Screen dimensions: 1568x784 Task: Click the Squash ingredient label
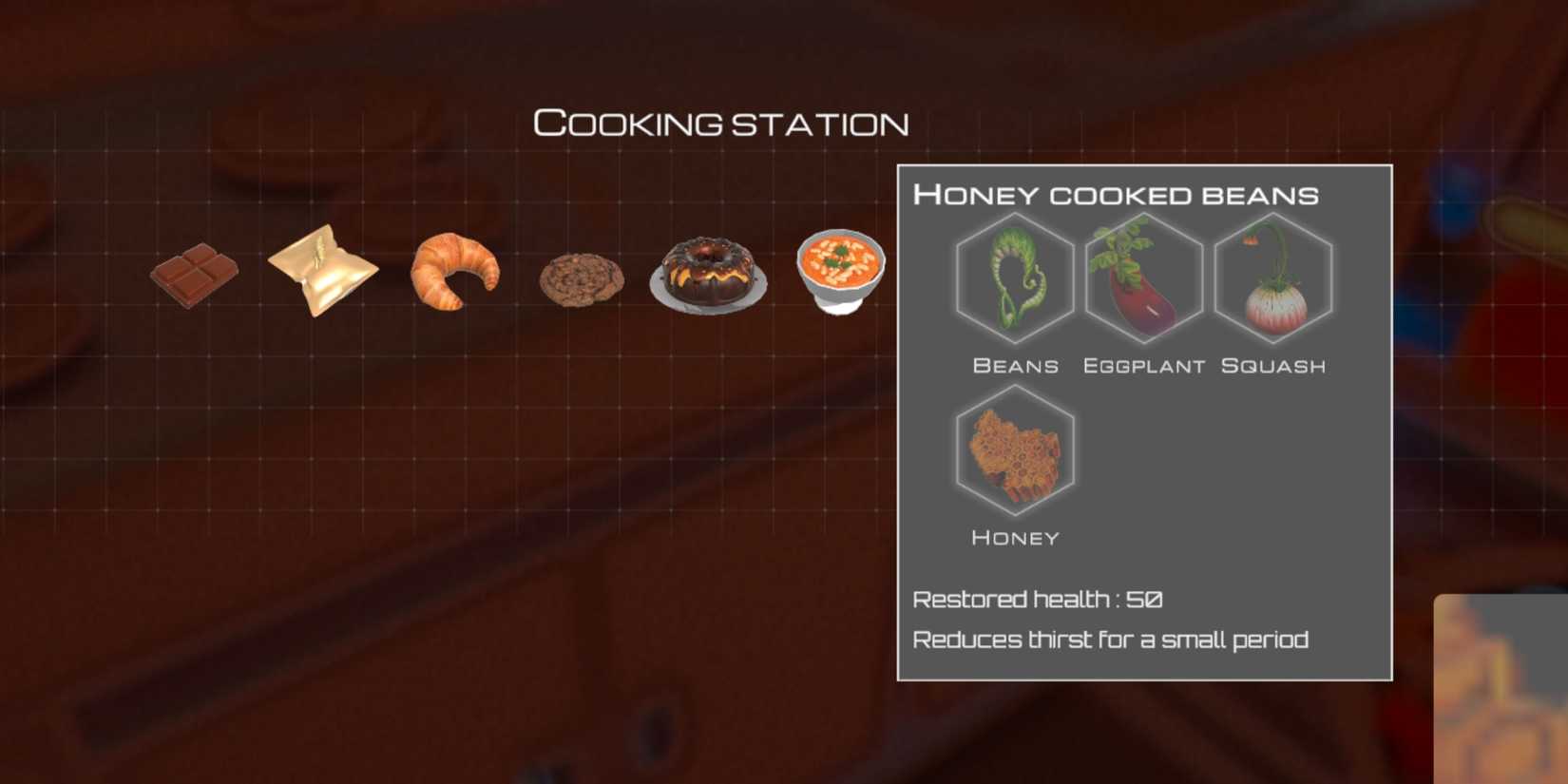click(x=1273, y=365)
